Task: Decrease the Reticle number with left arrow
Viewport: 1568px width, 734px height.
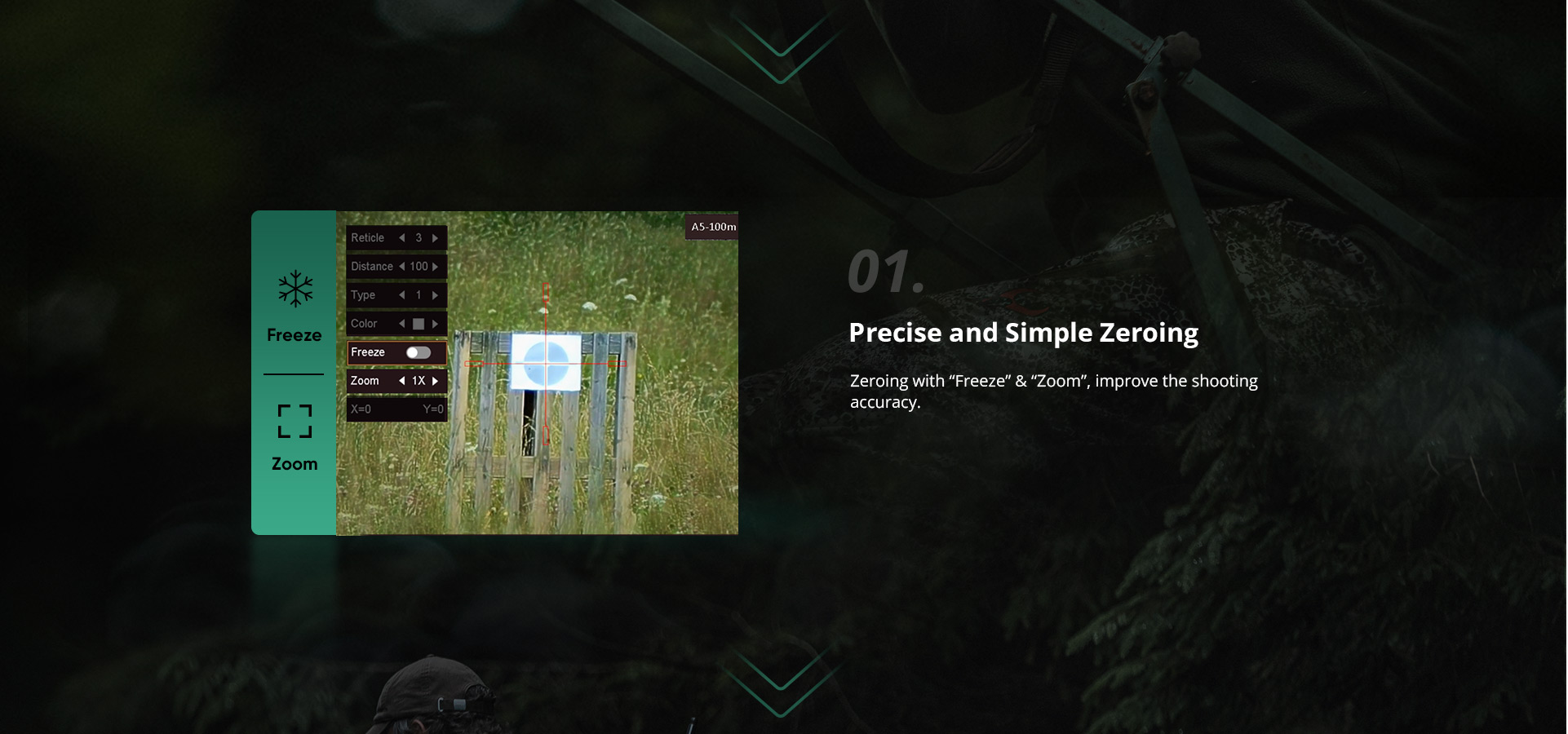Action: (401, 238)
